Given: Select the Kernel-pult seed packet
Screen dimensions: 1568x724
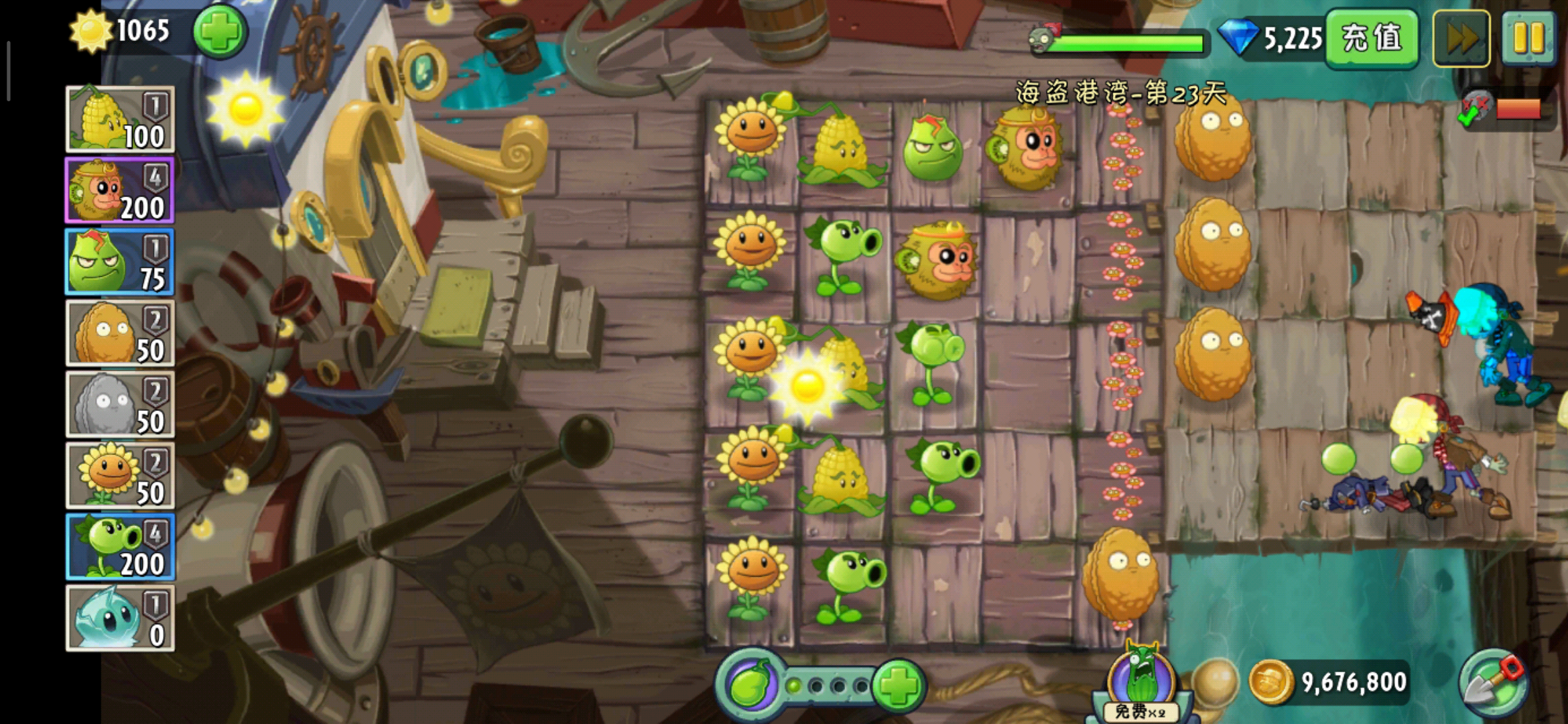Looking at the screenshot, I should tap(120, 119).
